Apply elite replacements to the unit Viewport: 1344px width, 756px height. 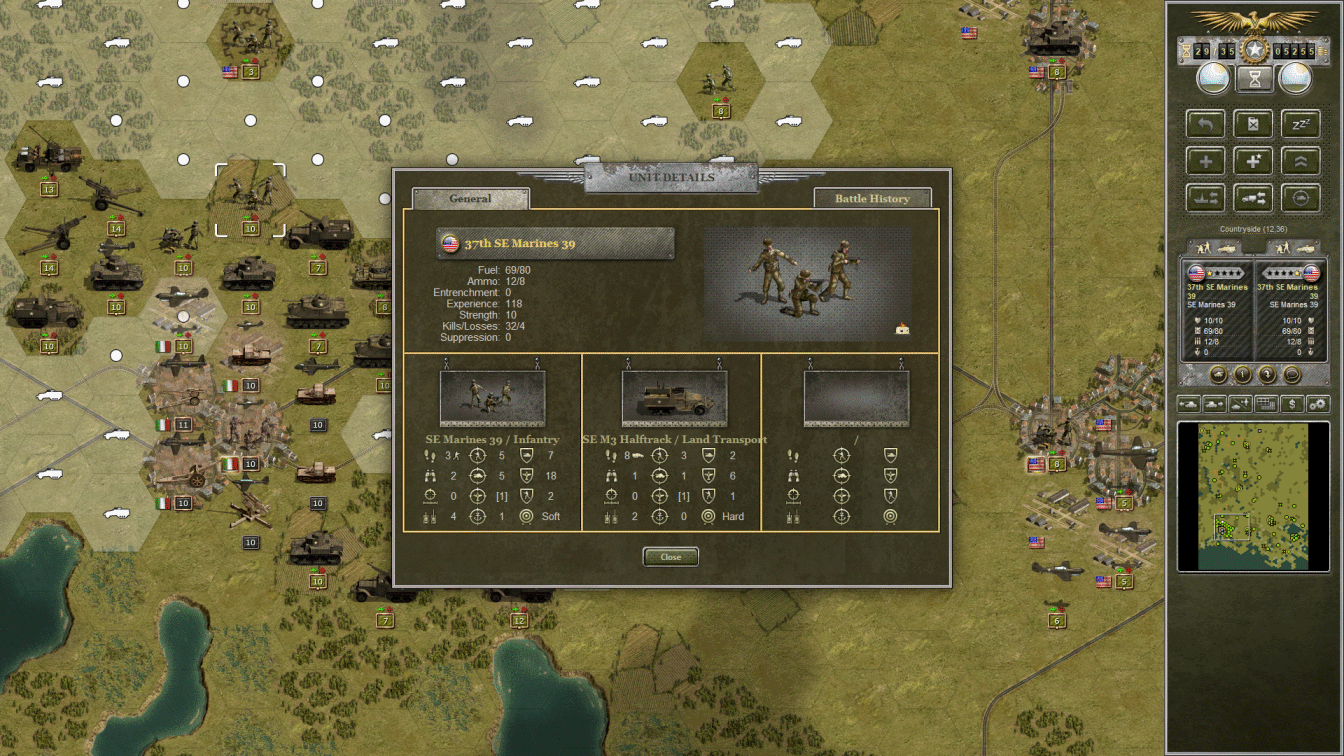coord(1254,161)
